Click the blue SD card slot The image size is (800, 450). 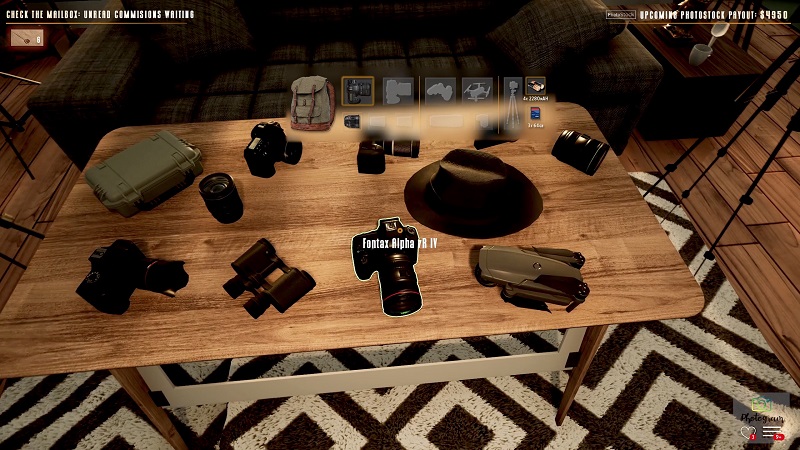tap(536, 114)
